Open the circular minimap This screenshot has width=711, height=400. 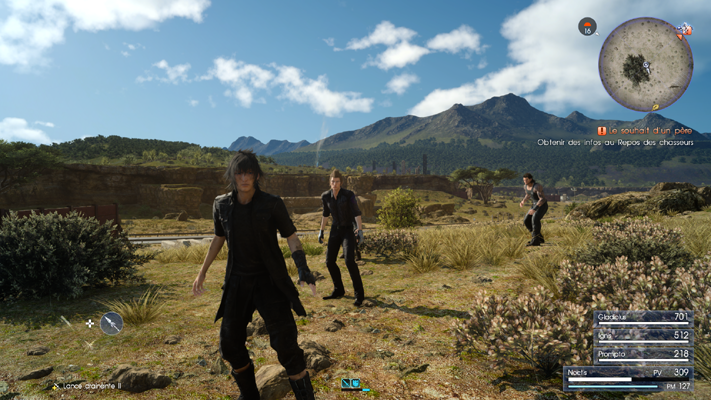tap(645, 64)
